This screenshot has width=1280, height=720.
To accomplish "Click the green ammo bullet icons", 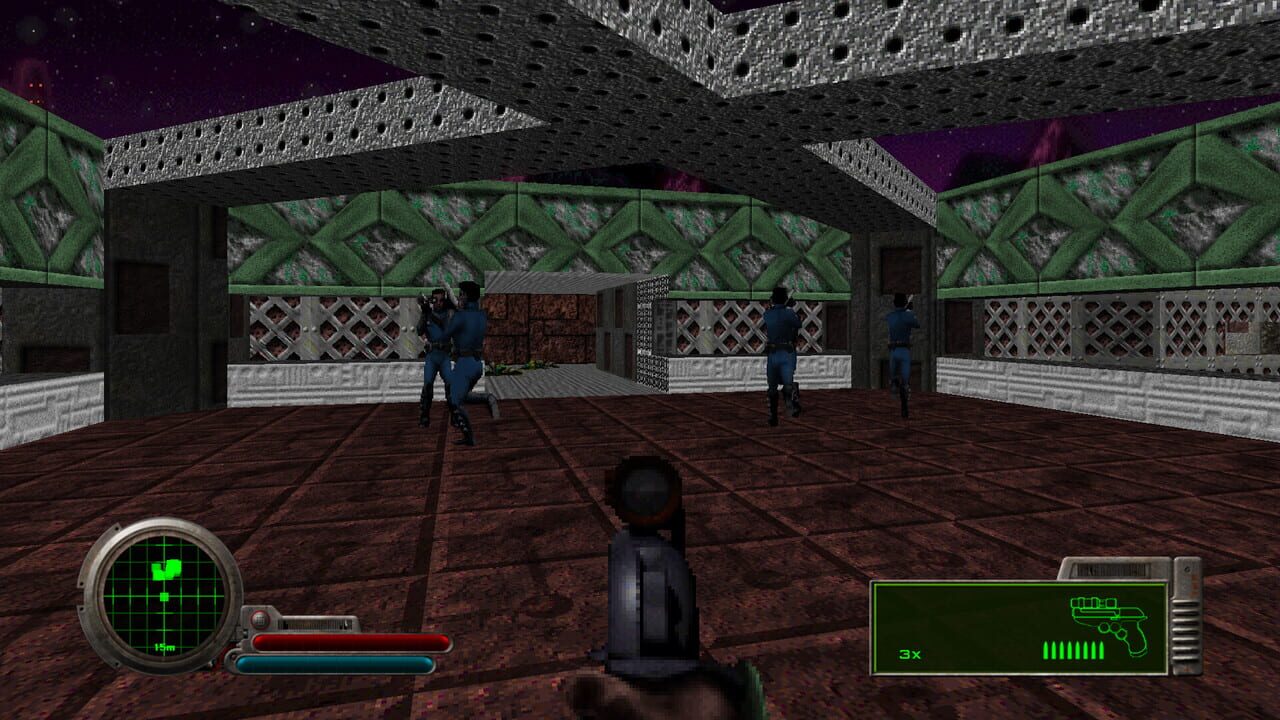I will pos(1072,651).
